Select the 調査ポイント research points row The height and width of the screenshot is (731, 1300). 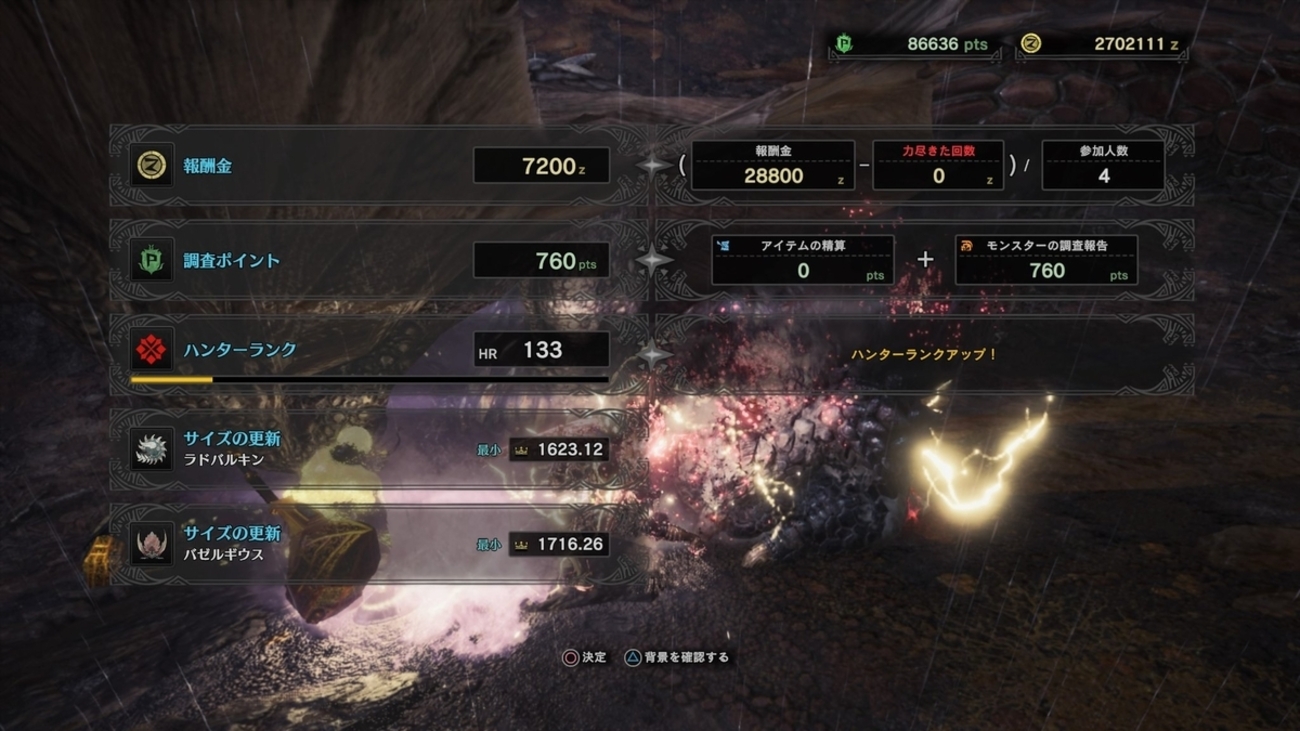[x=370, y=261]
